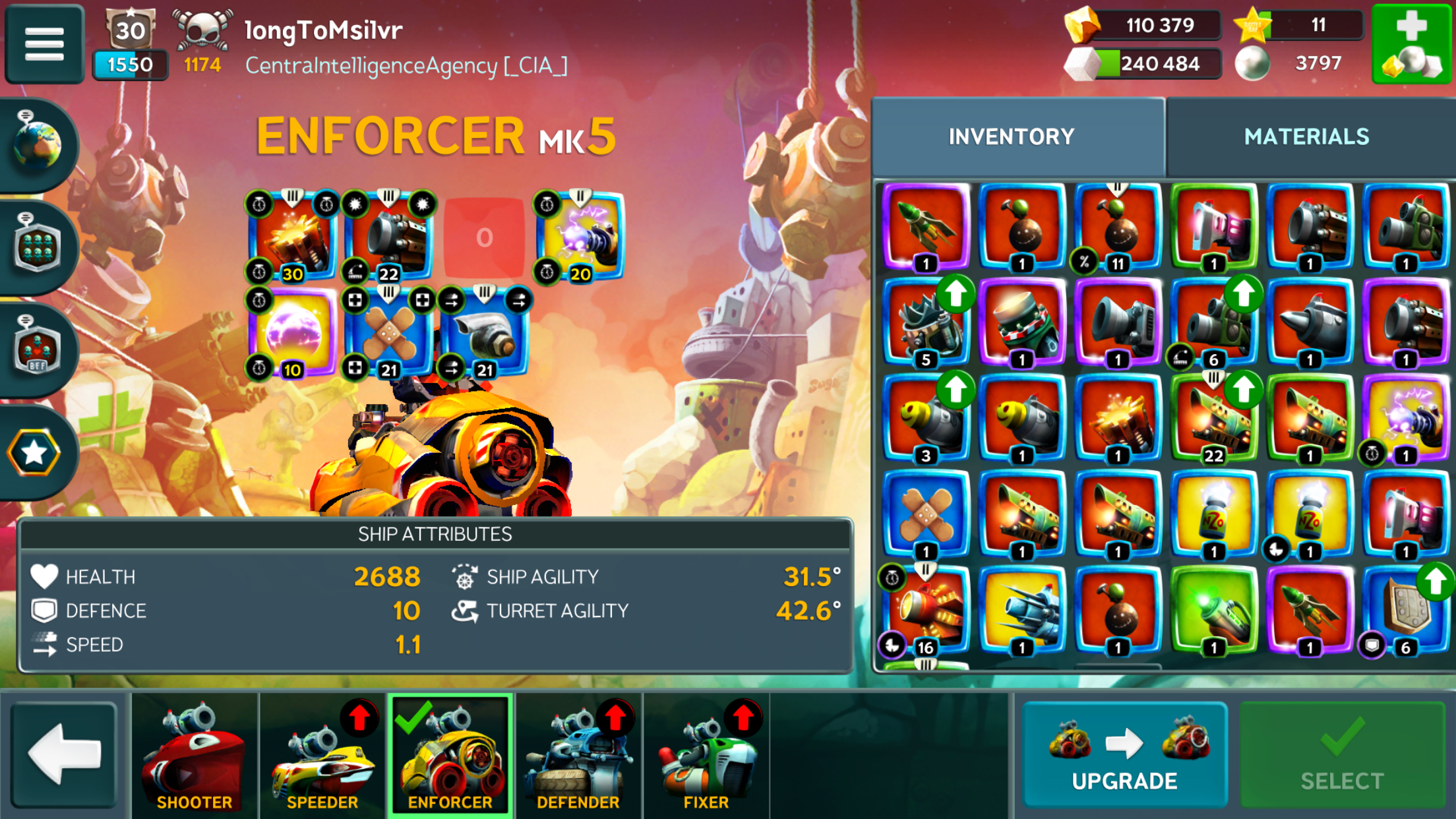Go back with the white arrow button
This screenshot has width=1456, height=819.
pyautogui.click(x=64, y=754)
